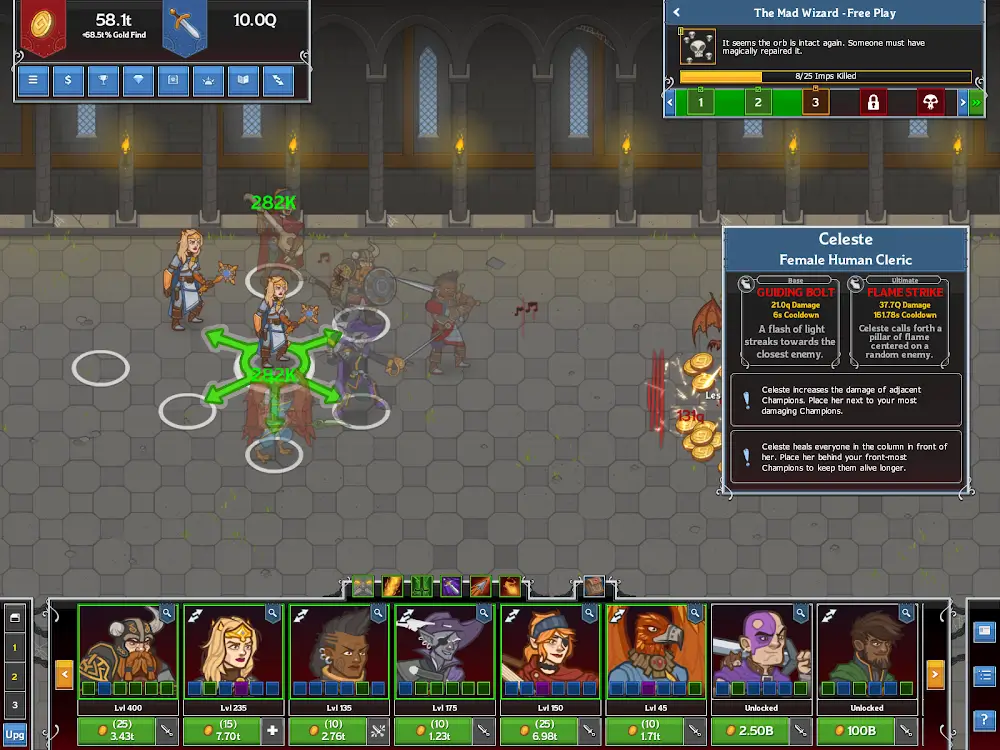Unlock the purple bald champion for 2.50B

coord(749,732)
